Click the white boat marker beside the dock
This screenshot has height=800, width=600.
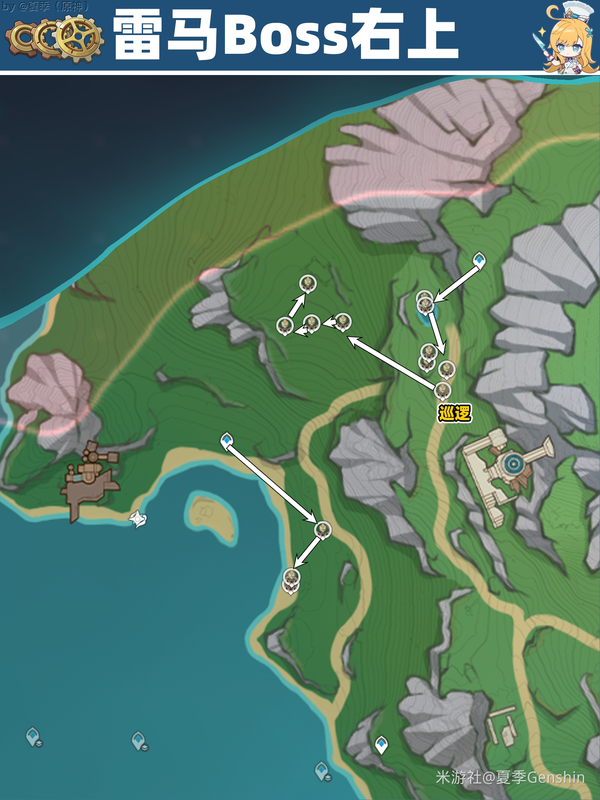[139, 518]
